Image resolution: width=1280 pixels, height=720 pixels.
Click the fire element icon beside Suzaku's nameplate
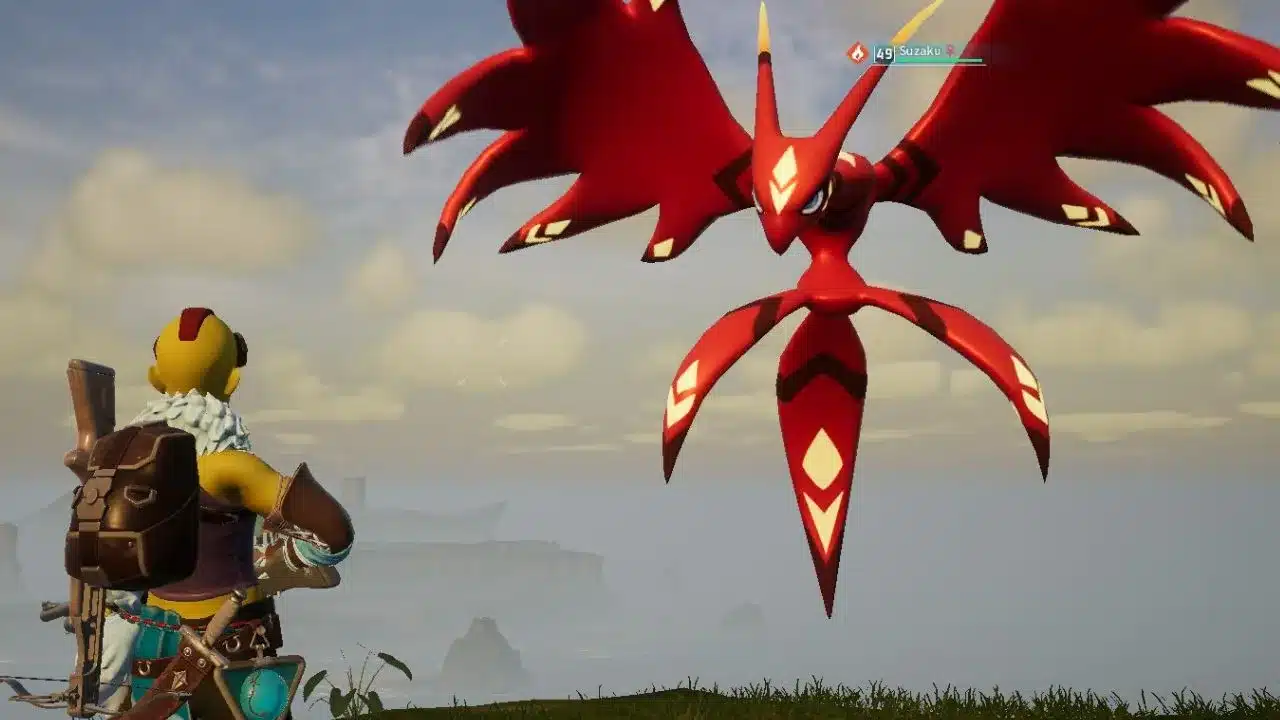(857, 52)
